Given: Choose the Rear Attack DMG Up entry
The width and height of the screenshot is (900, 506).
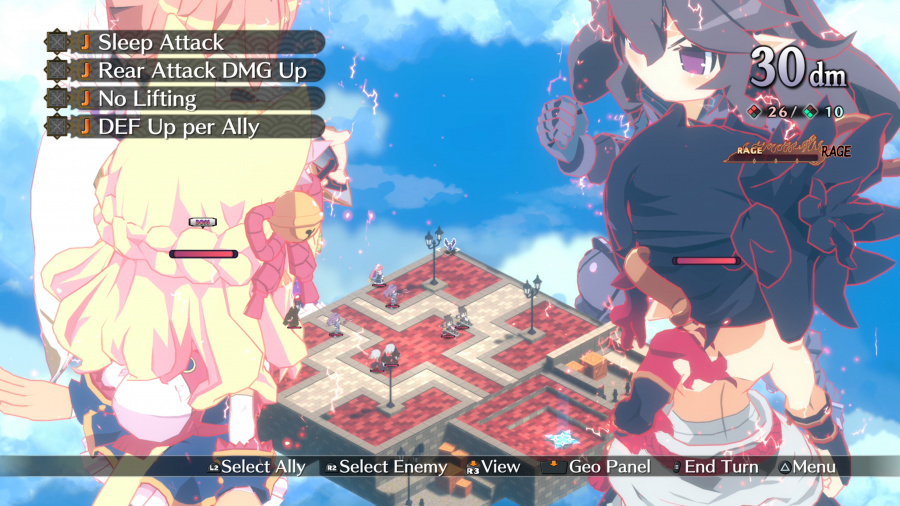Looking at the screenshot, I should point(185,71).
